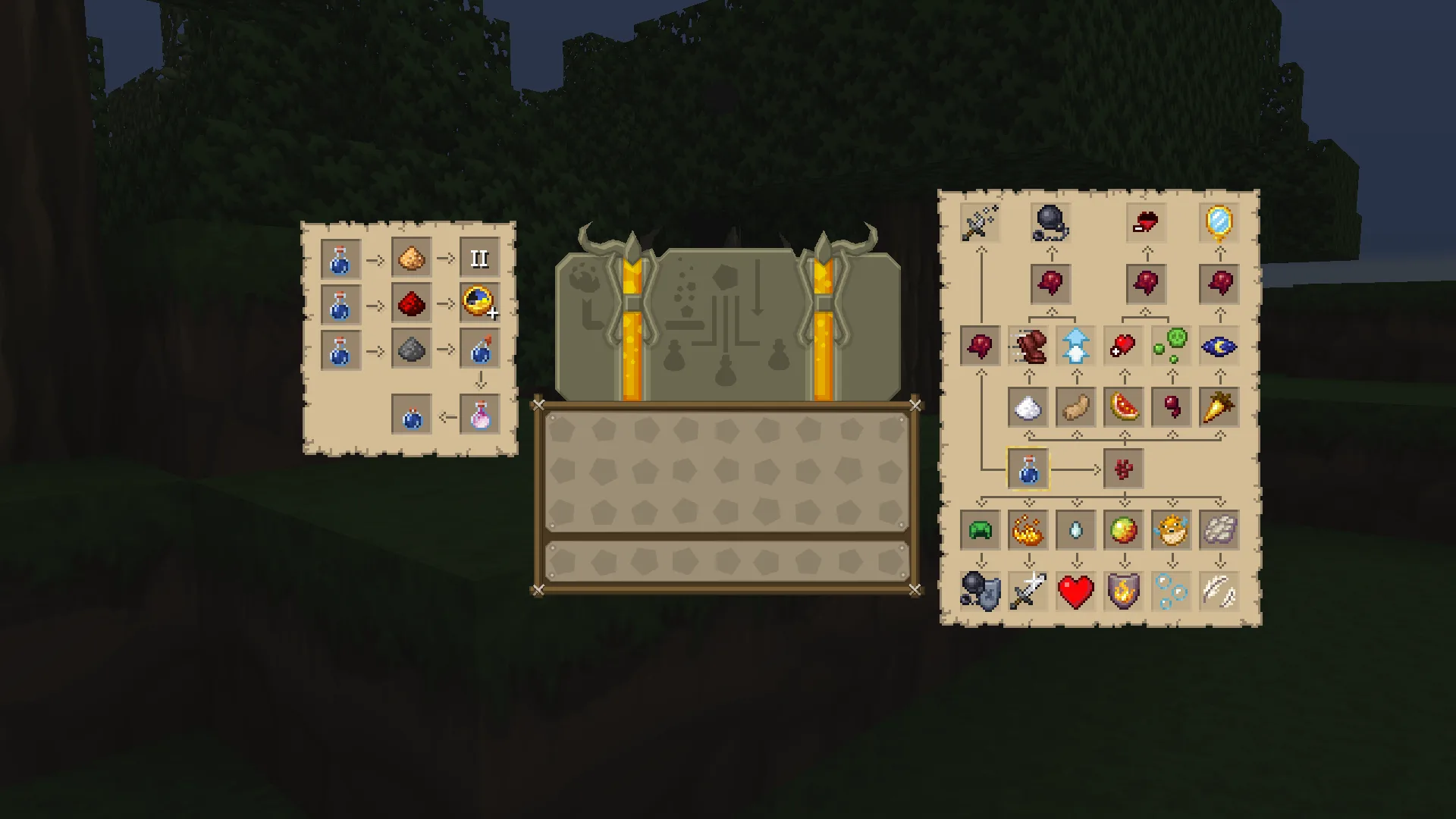Select the gunpowder splash modifier

pos(409,349)
